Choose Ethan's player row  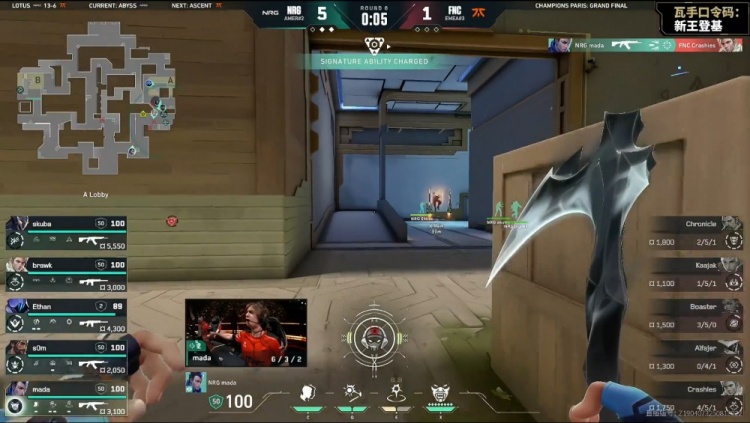click(66, 315)
